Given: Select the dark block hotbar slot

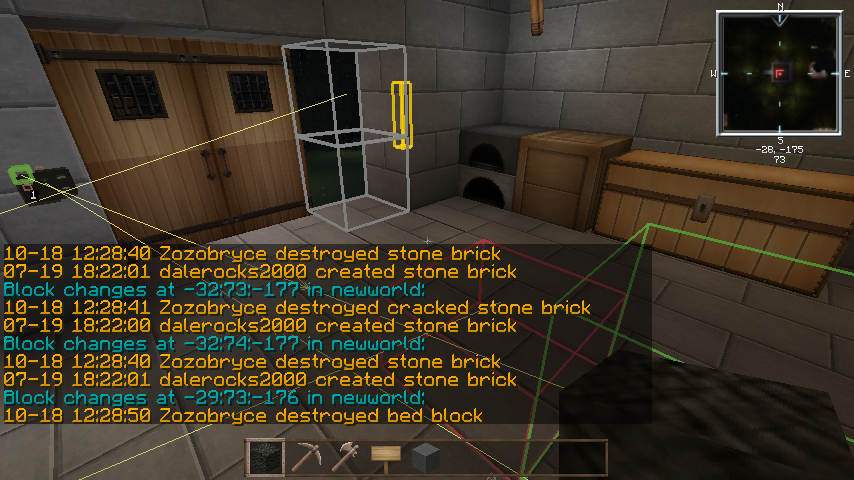Looking at the screenshot, I should (x=265, y=458).
